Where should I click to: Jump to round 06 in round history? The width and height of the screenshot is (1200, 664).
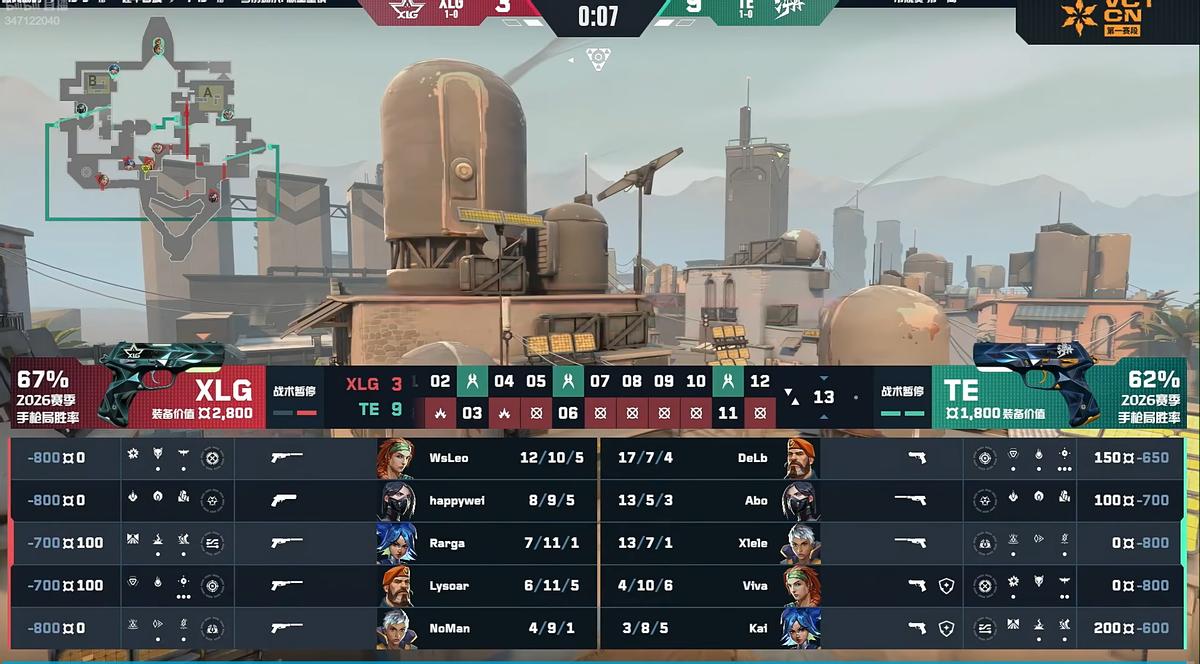[x=568, y=412]
